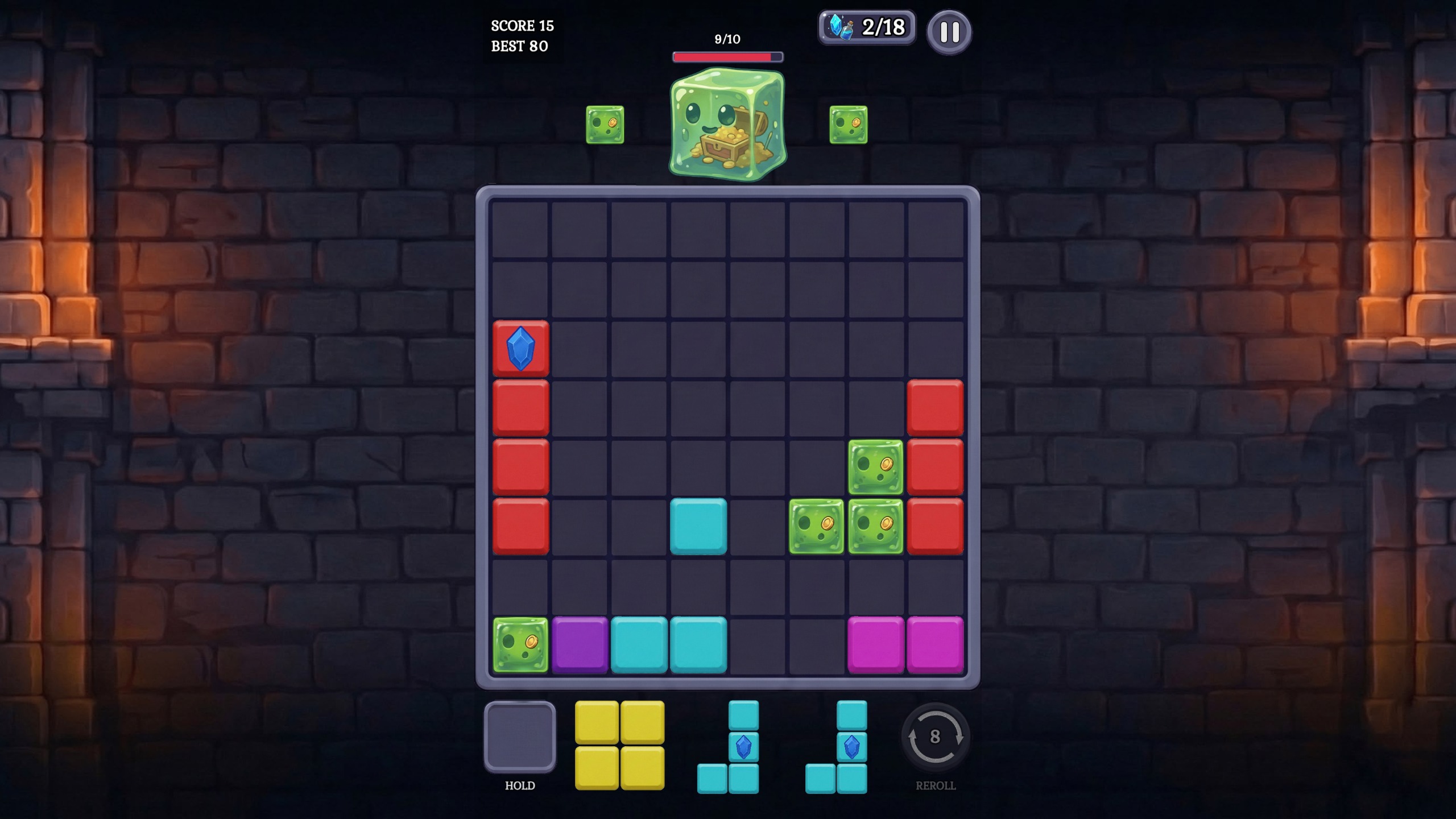The height and width of the screenshot is (819, 1456).
Task: Select the slime treasure-chest boss cube
Action: 729,122
